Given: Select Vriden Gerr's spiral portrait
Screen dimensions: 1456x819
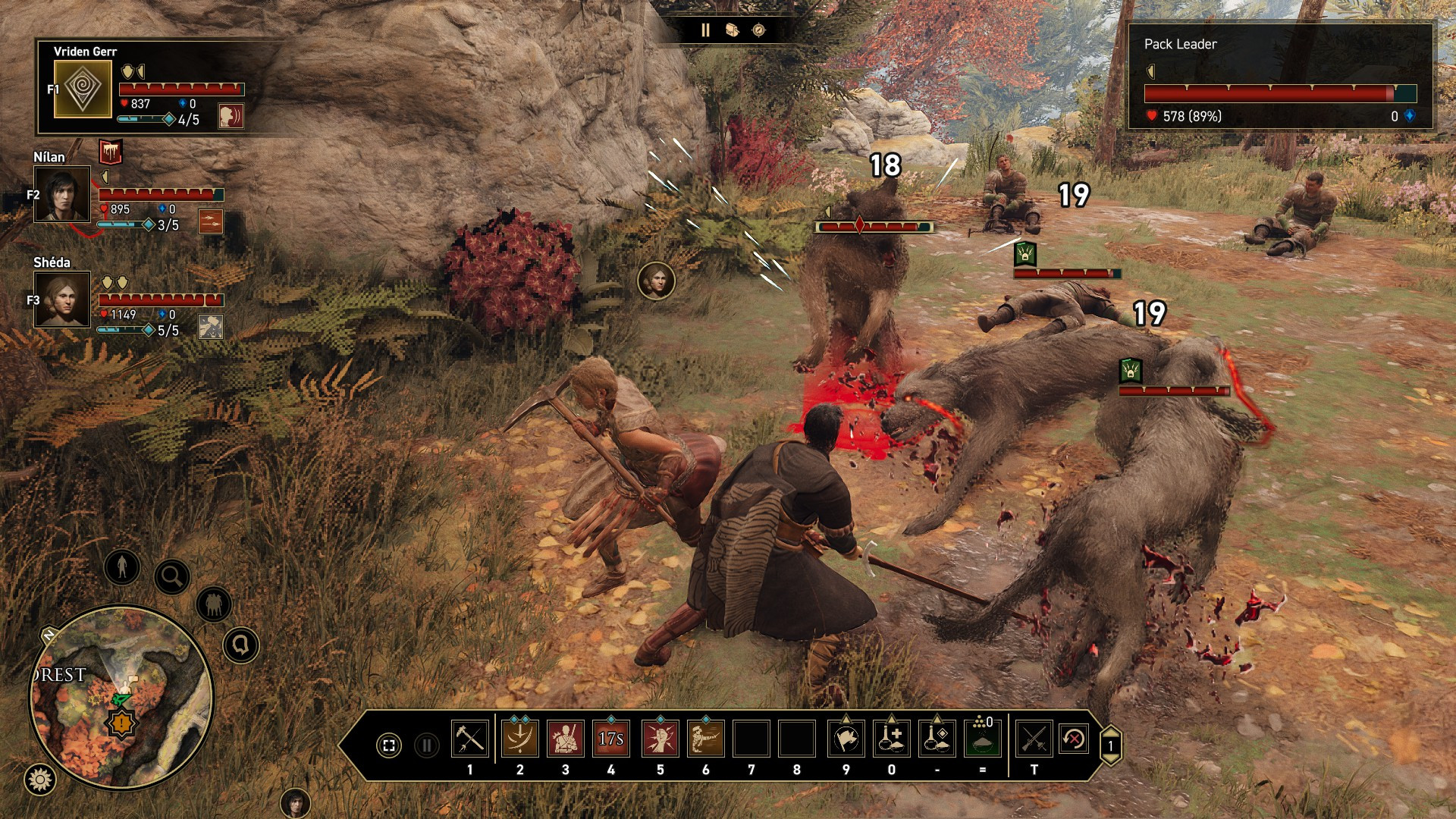Looking at the screenshot, I should click(83, 89).
